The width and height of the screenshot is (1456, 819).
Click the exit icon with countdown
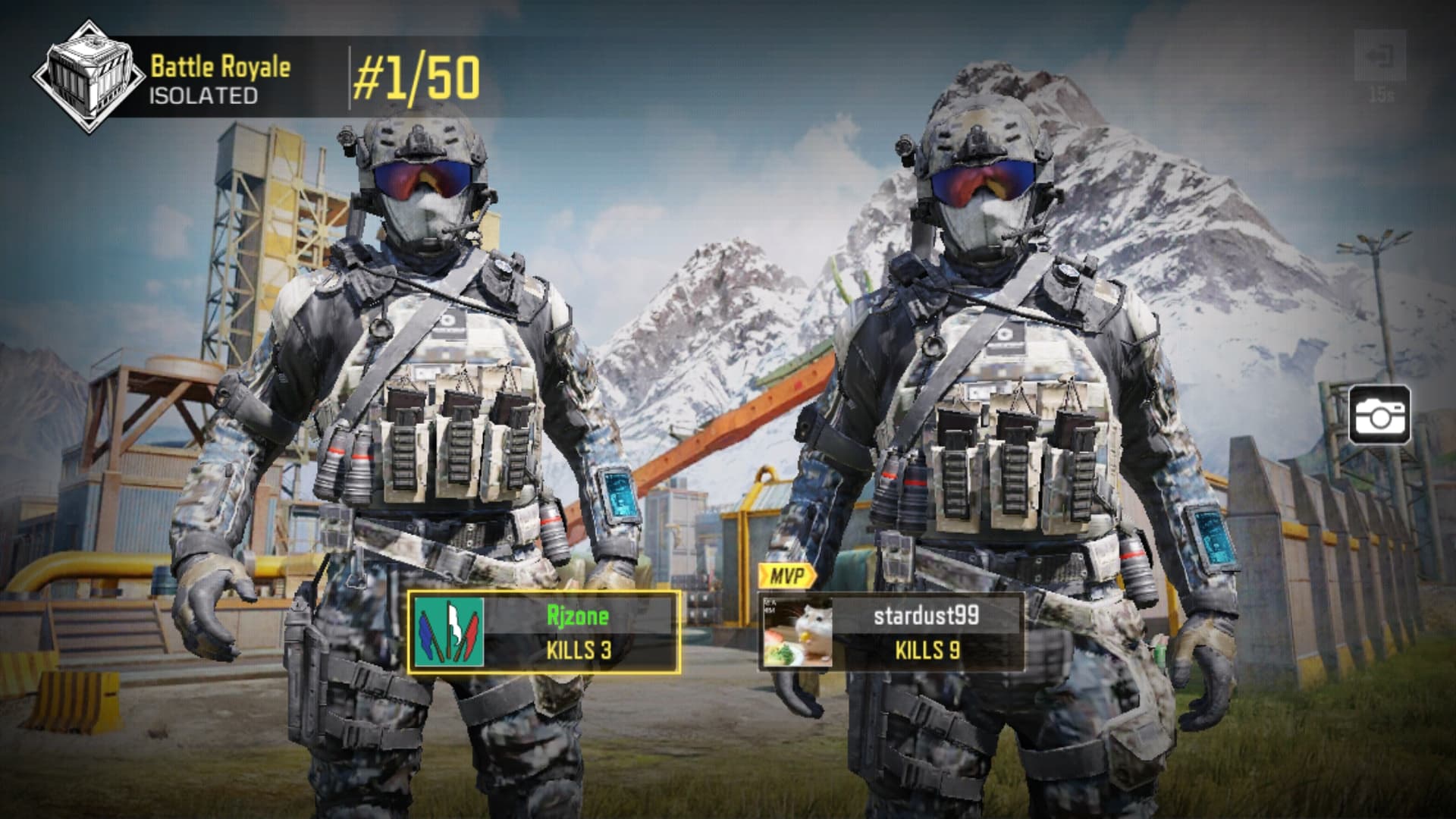click(1380, 57)
